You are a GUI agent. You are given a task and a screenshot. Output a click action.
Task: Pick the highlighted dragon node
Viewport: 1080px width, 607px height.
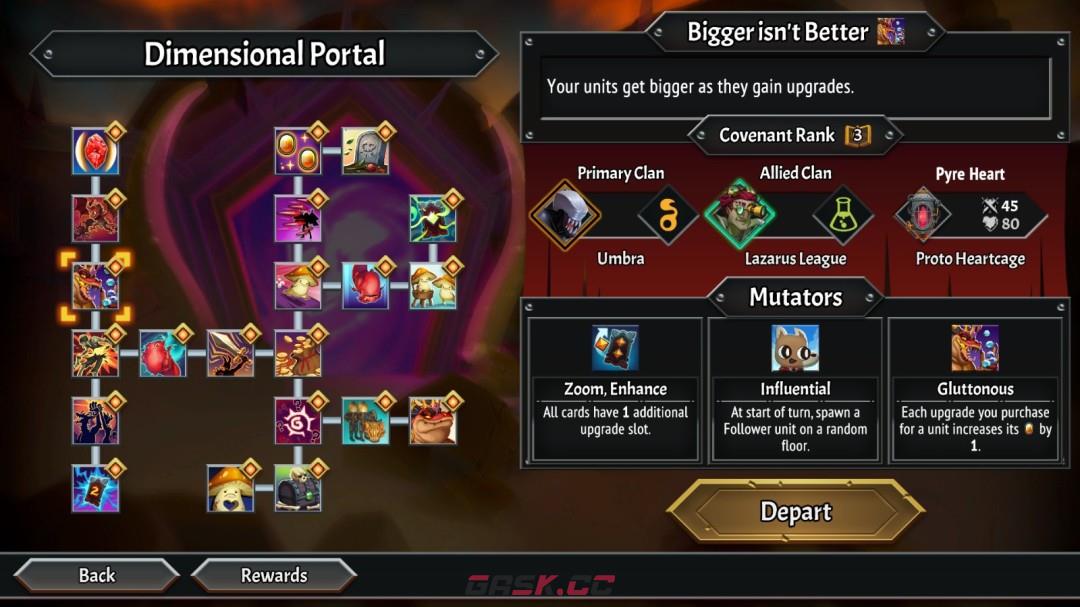coord(95,286)
